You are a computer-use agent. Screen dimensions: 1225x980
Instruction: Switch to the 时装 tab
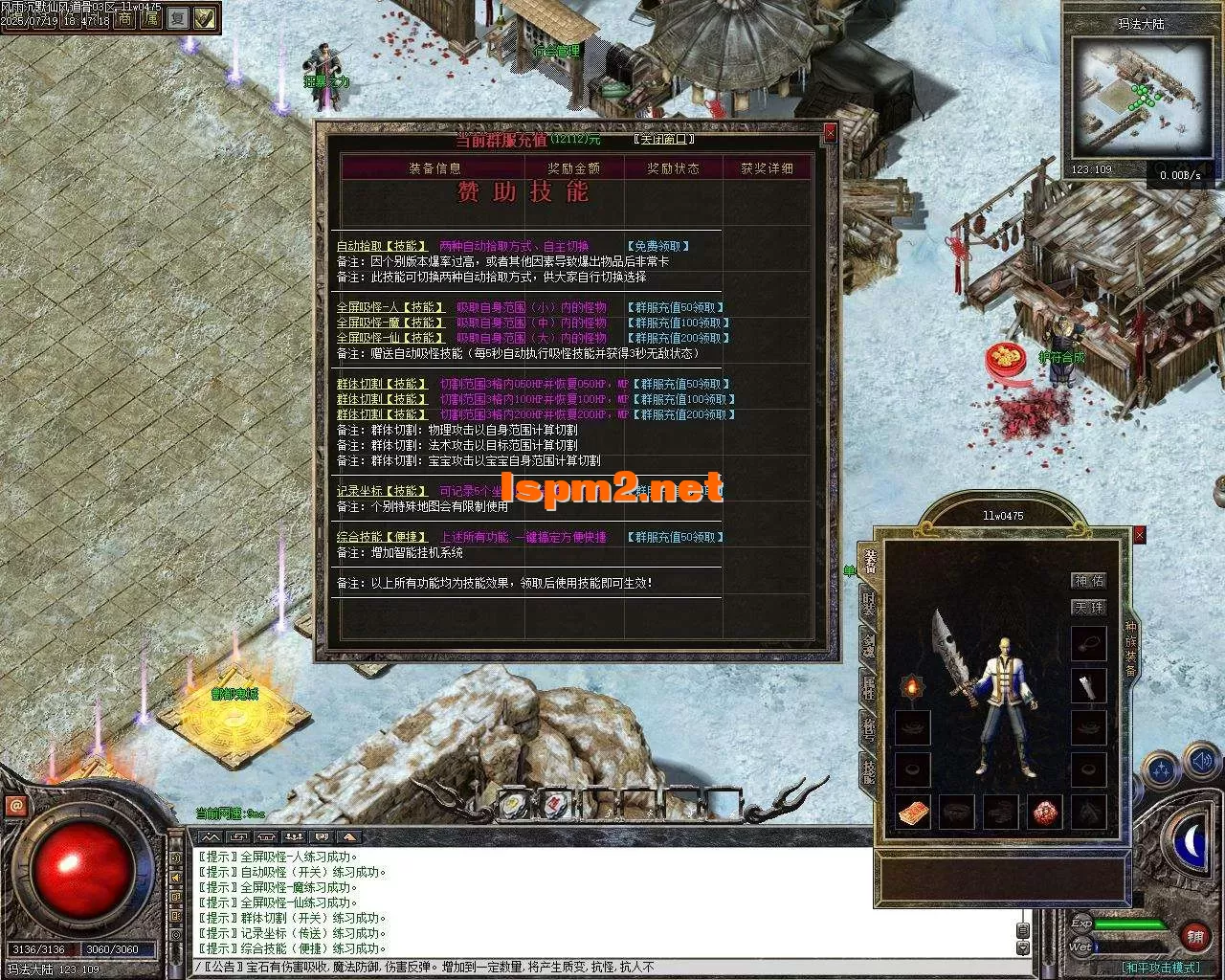tap(868, 603)
